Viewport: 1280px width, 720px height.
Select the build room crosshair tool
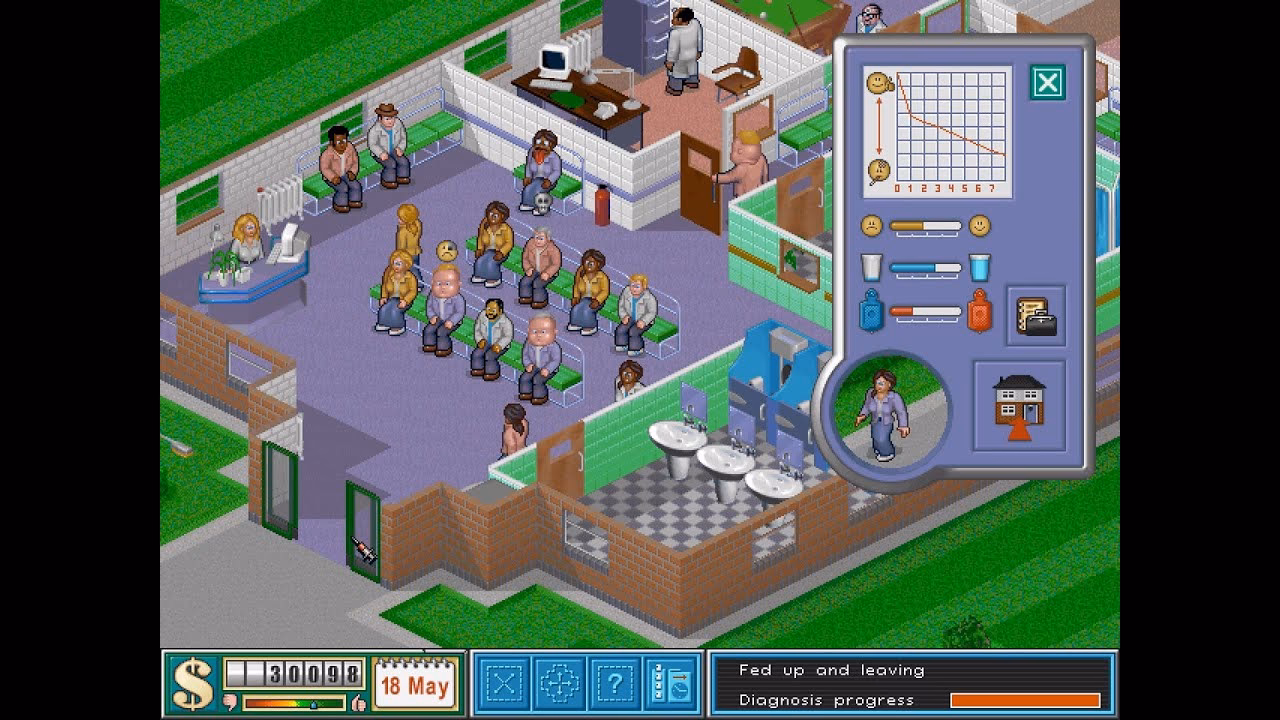tap(560, 683)
